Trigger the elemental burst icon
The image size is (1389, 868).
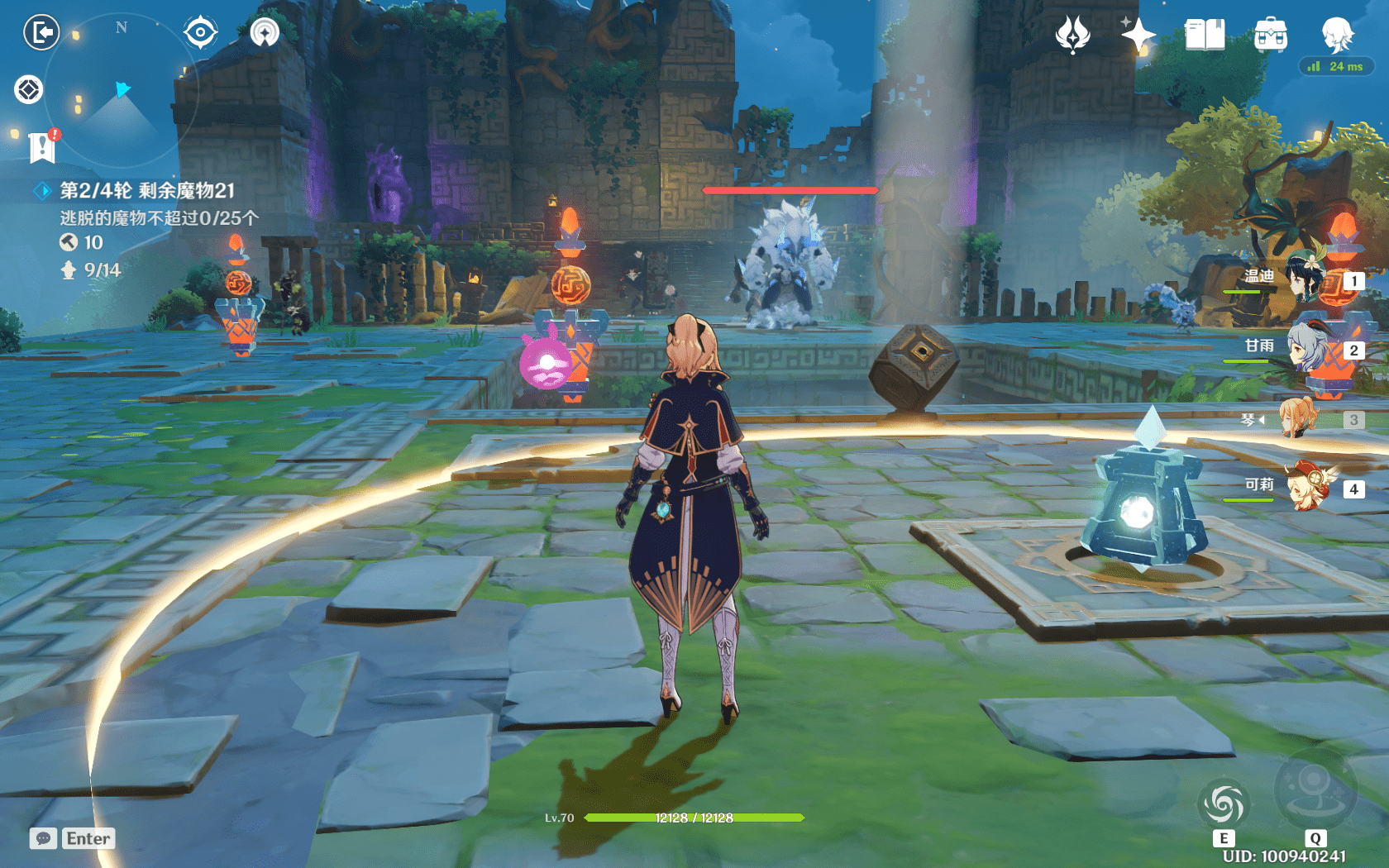[1315, 789]
